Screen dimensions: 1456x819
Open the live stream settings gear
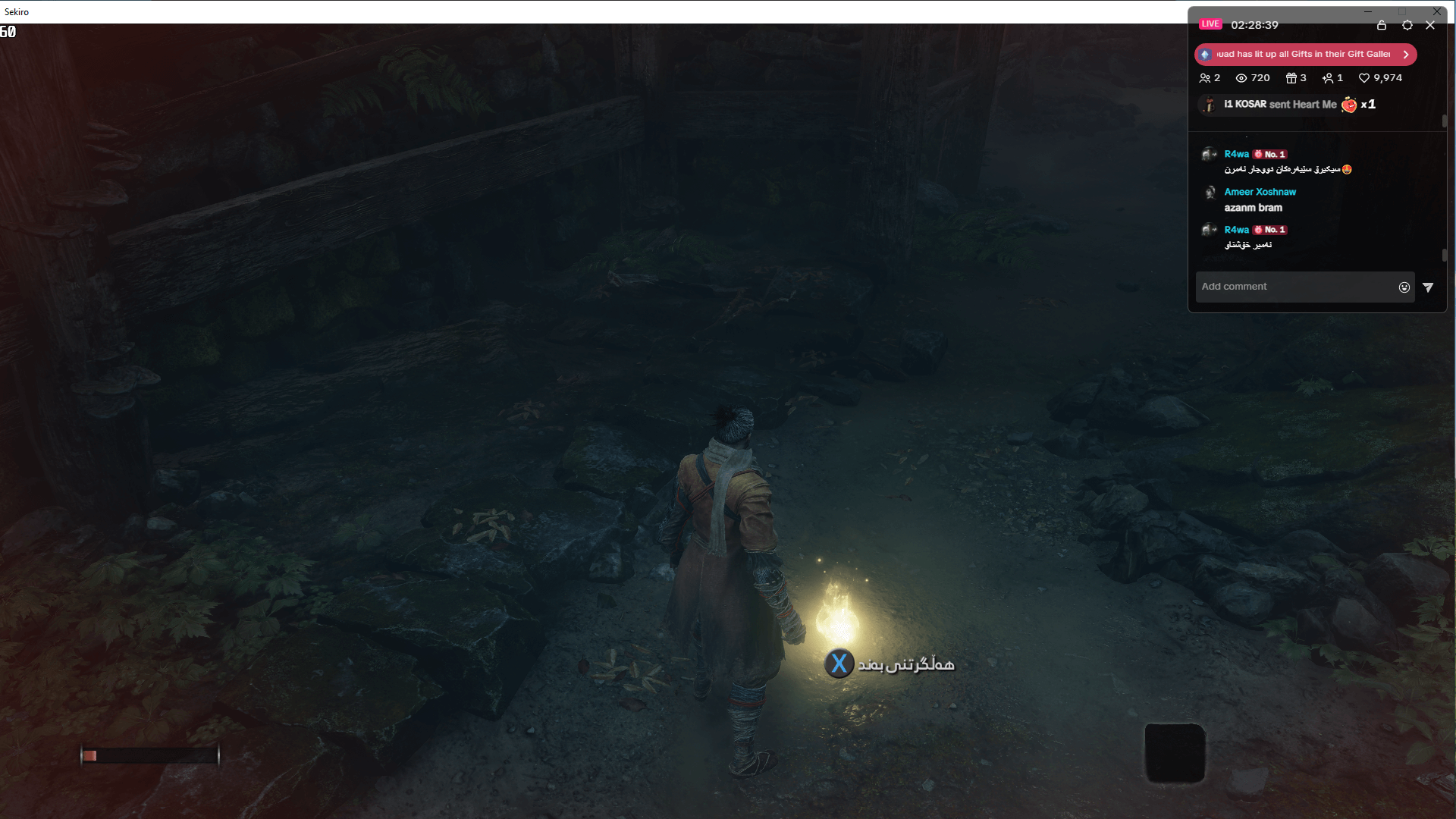pos(1408,25)
